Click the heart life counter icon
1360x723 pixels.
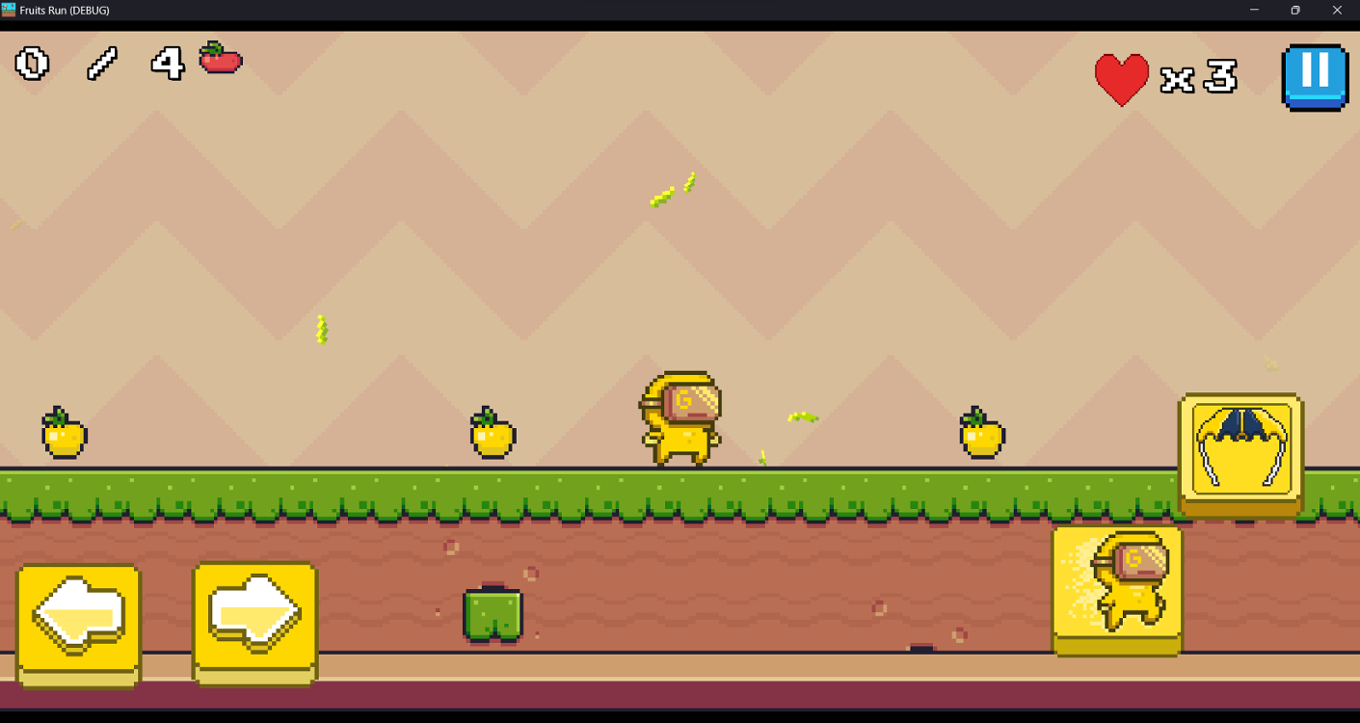point(1123,76)
